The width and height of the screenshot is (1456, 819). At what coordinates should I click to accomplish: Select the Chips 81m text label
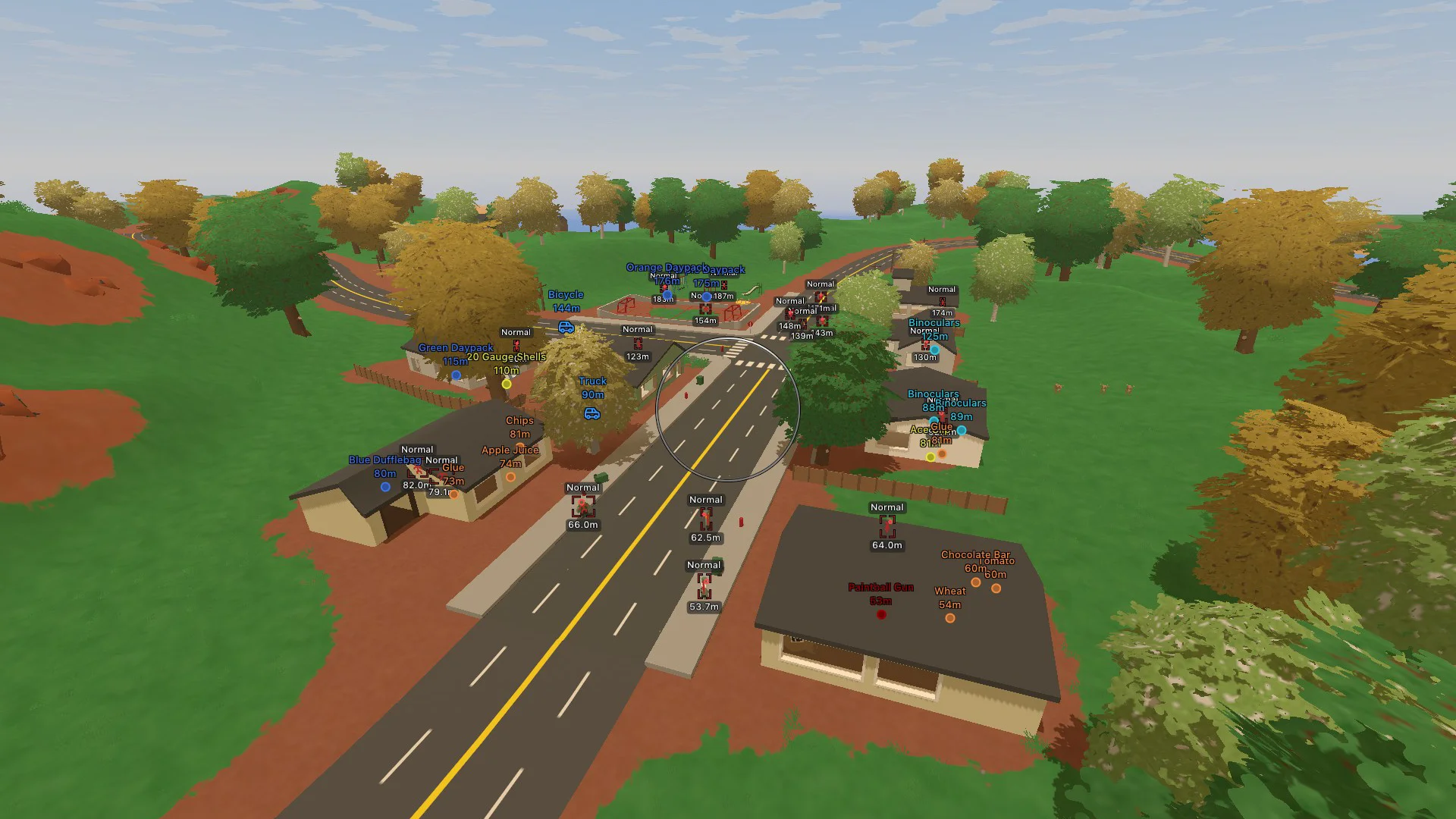click(x=519, y=426)
